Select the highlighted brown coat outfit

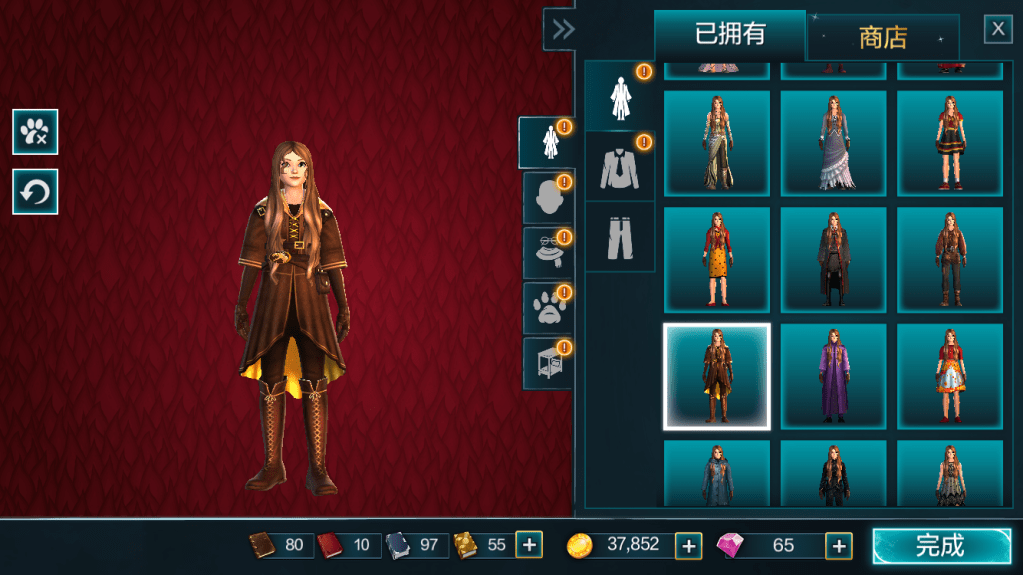(x=717, y=376)
